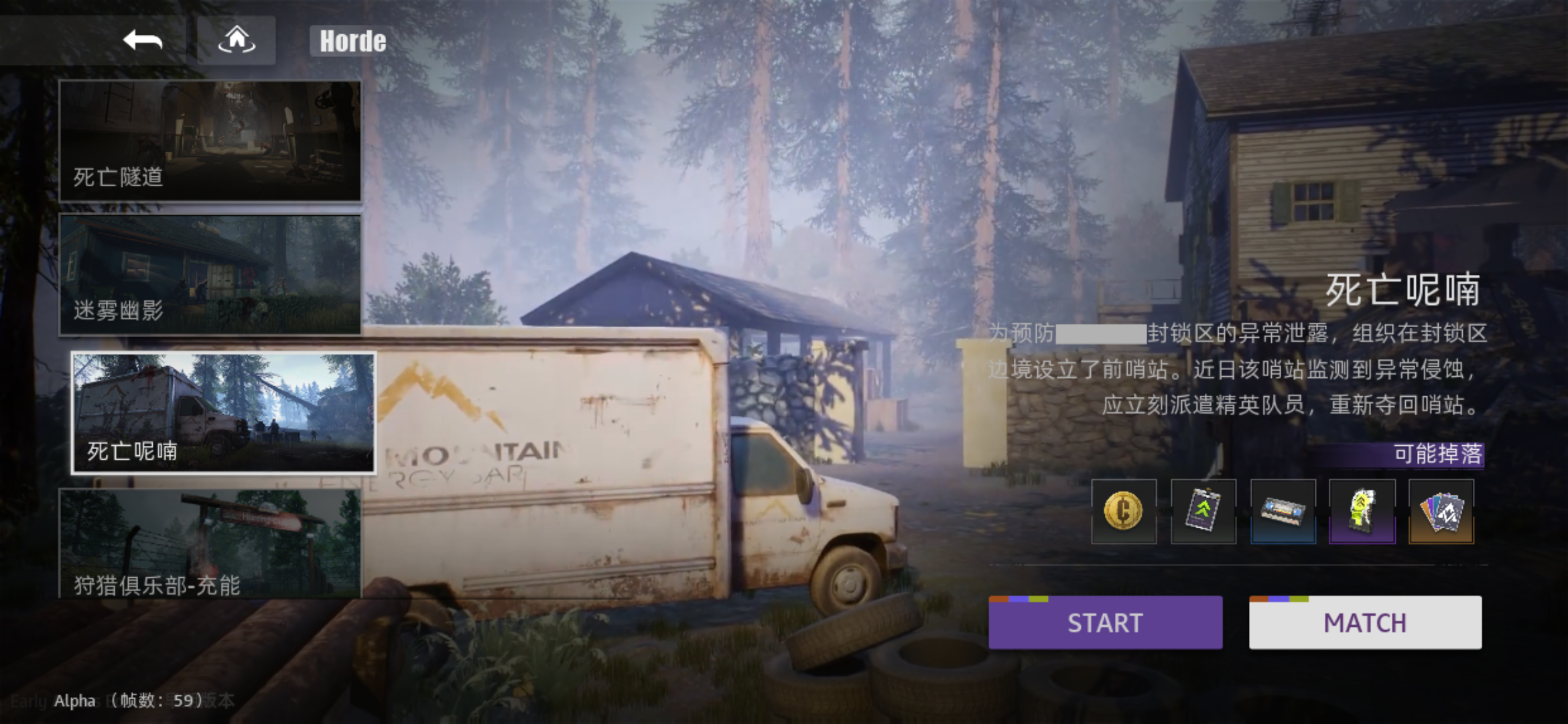Pick the 死亡呢喃 map tile

(223, 413)
